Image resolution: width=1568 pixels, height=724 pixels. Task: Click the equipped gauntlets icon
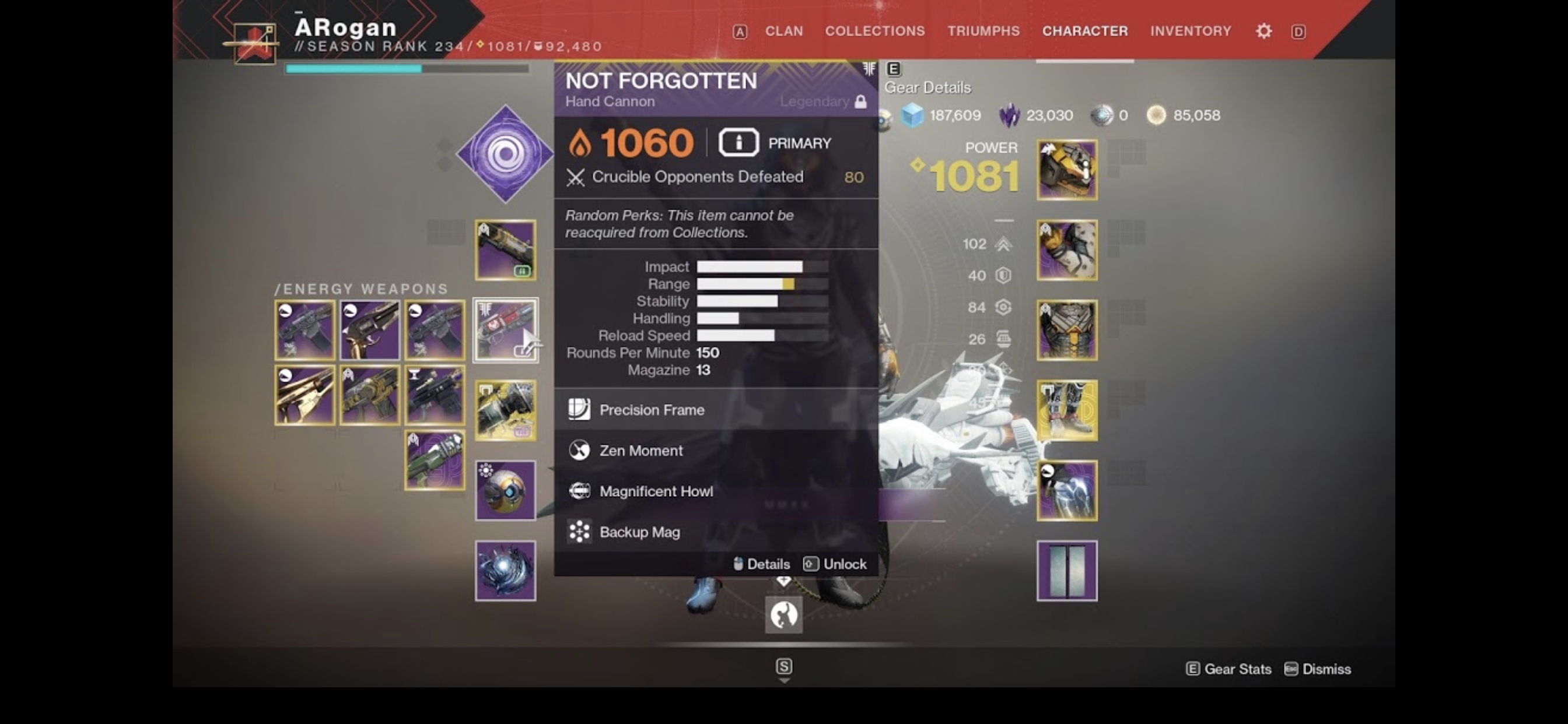(1066, 248)
